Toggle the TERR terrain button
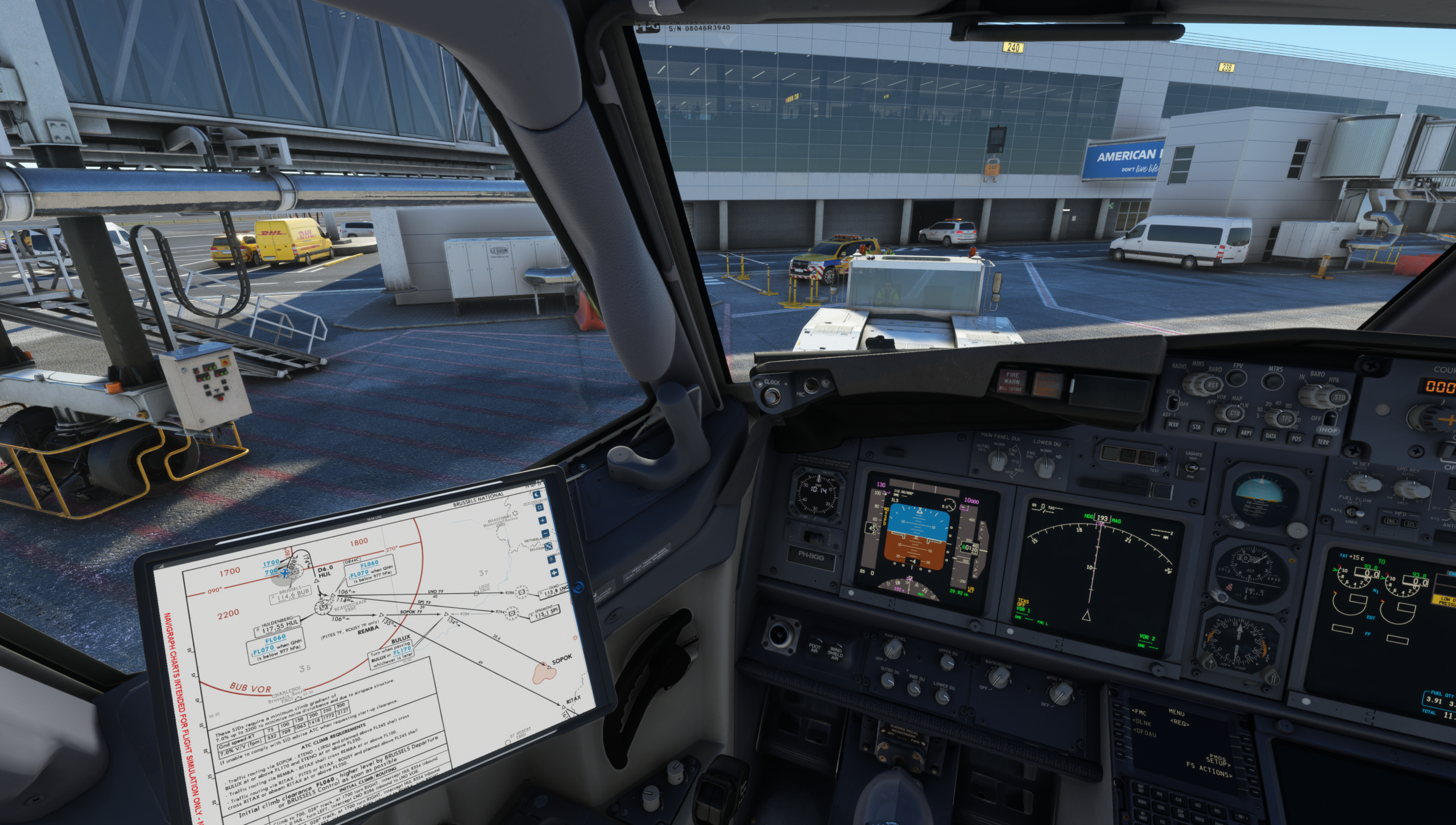The height and width of the screenshot is (825, 1456). click(1323, 442)
